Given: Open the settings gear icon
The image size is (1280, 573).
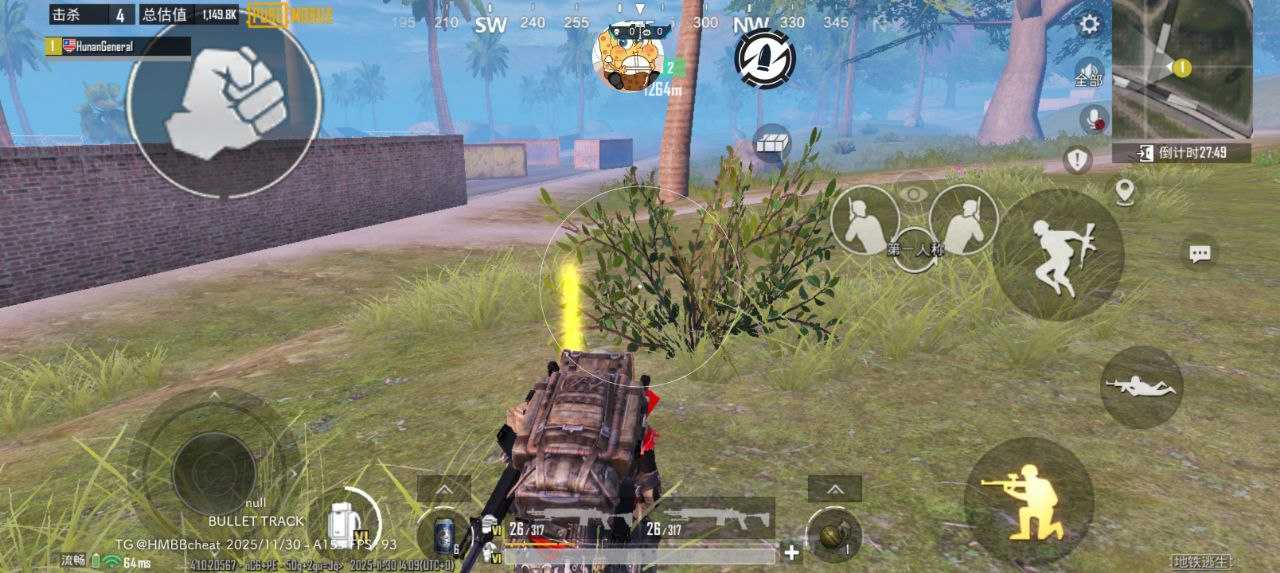Looking at the screenshot, I should [x=1089, y=25].
